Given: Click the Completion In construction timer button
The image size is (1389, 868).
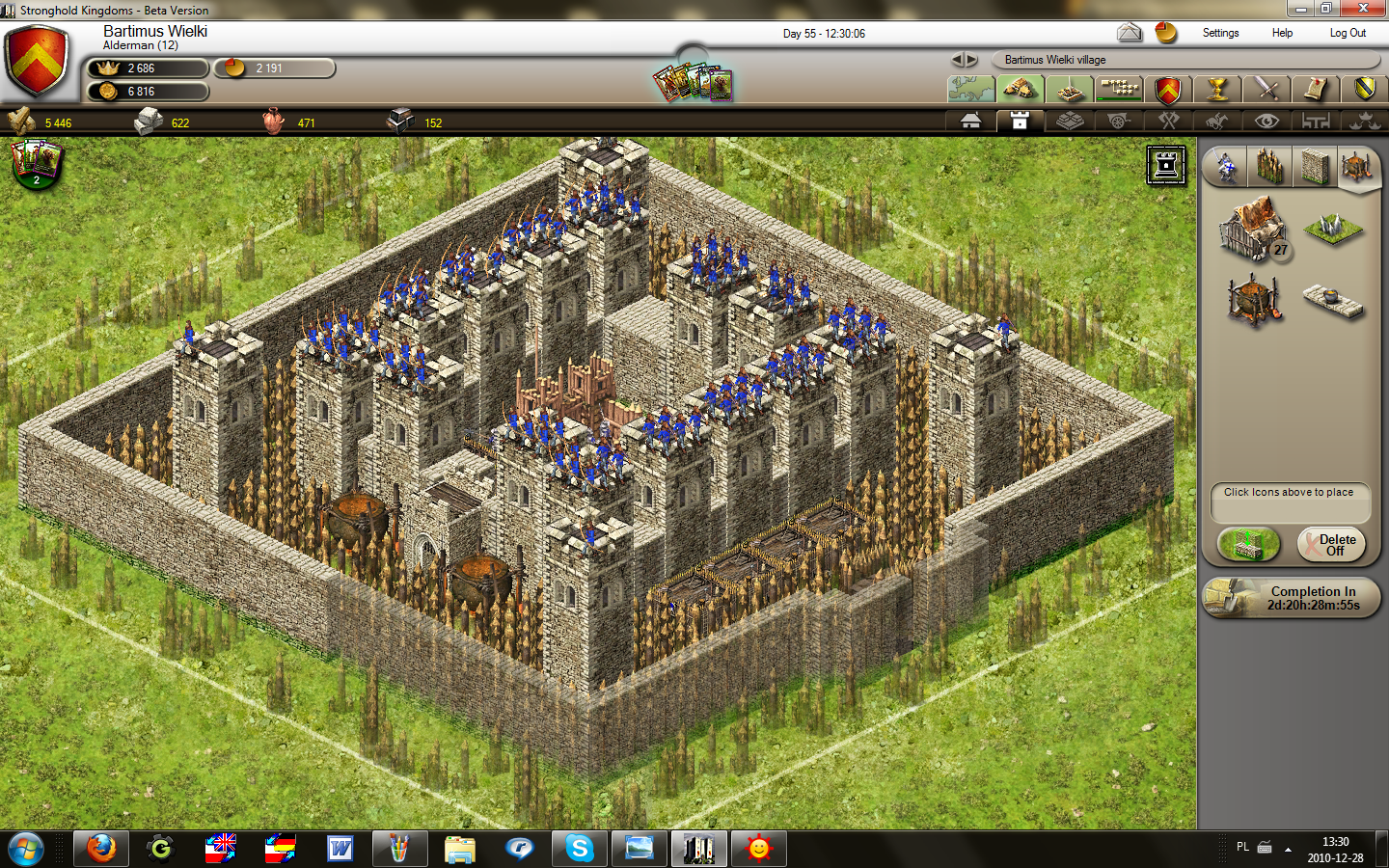Looking at the screenshot, I should tap(1293, 598).
